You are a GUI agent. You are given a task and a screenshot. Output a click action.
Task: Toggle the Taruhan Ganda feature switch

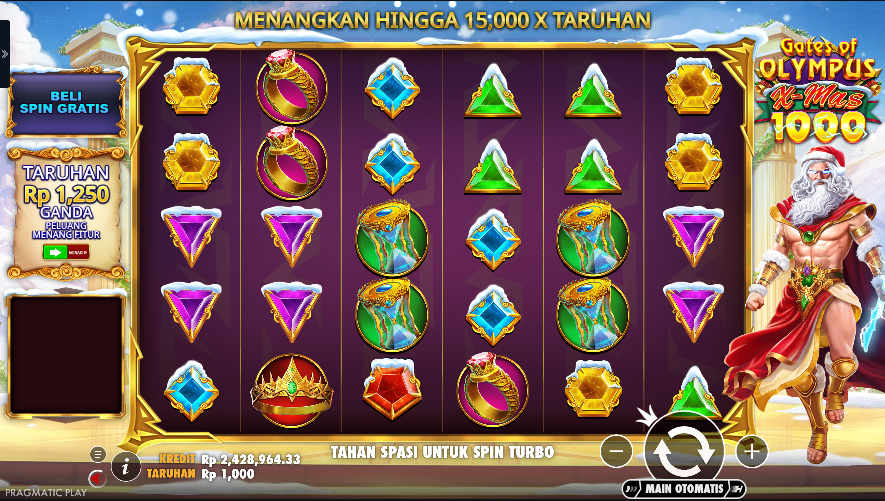(x=65, y=251)
